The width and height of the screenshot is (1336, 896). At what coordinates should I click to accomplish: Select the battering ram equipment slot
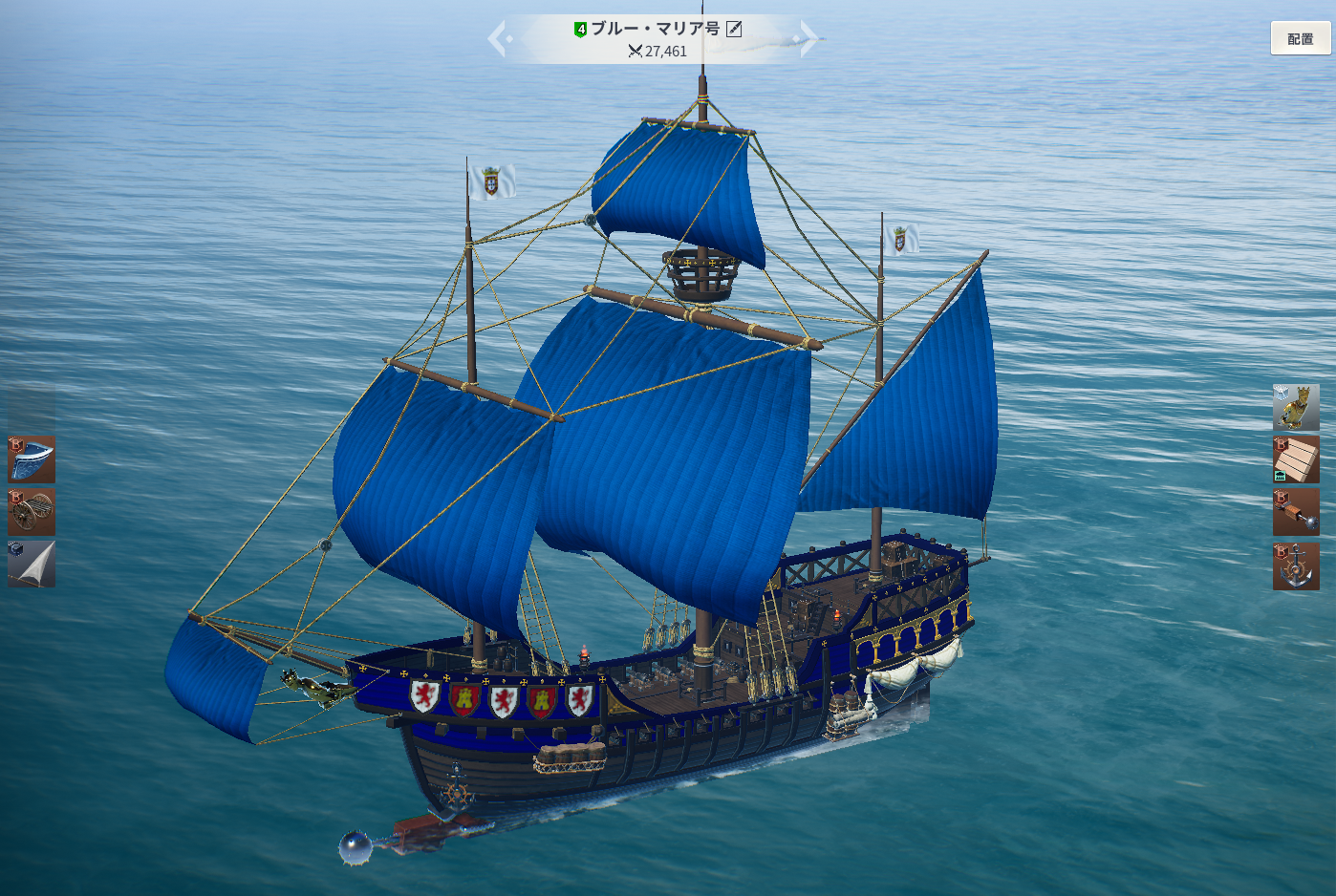click(1295, 512)
